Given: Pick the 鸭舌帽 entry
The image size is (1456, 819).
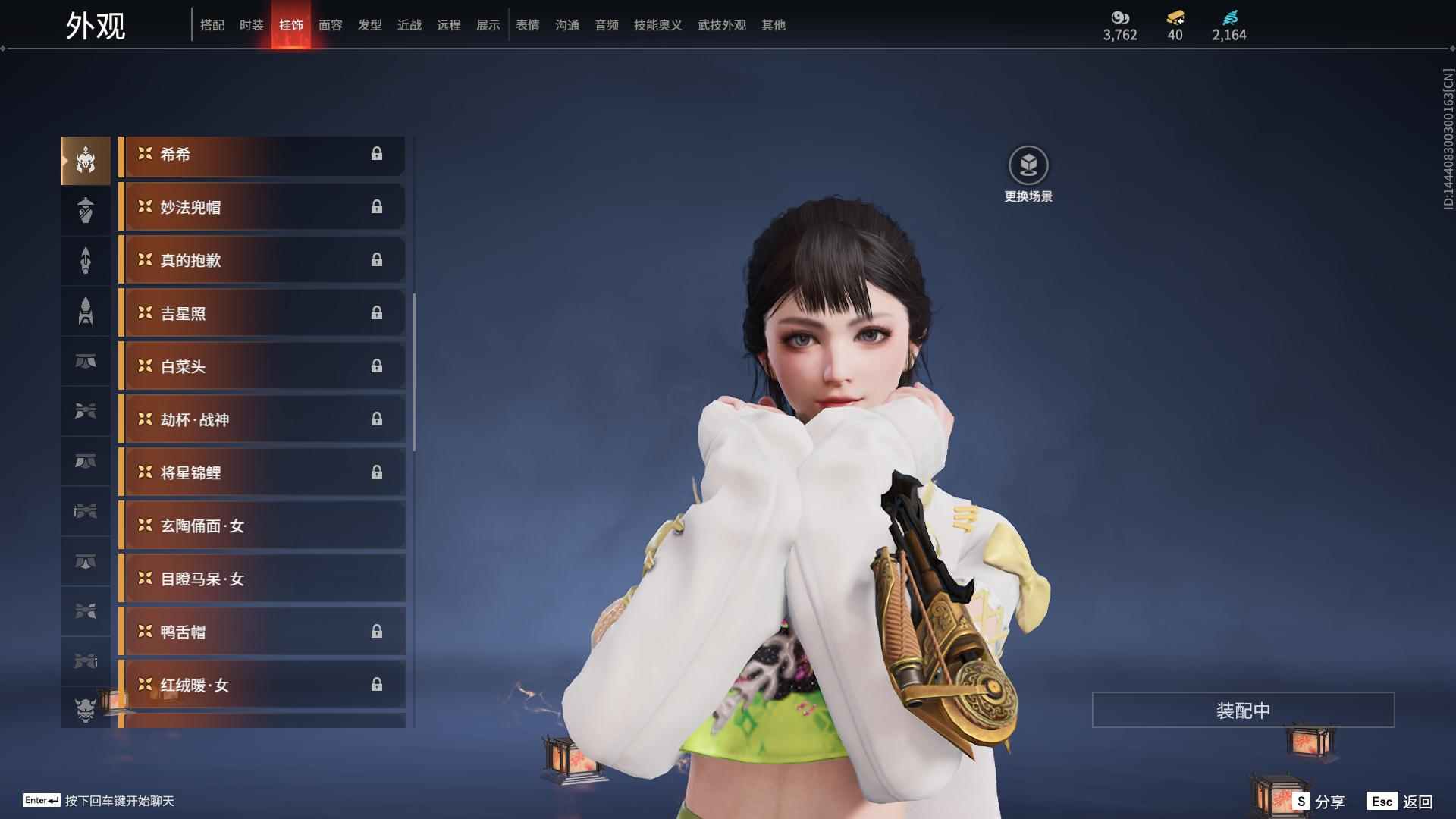Looking at the screenshot, I should pos(262,632).
